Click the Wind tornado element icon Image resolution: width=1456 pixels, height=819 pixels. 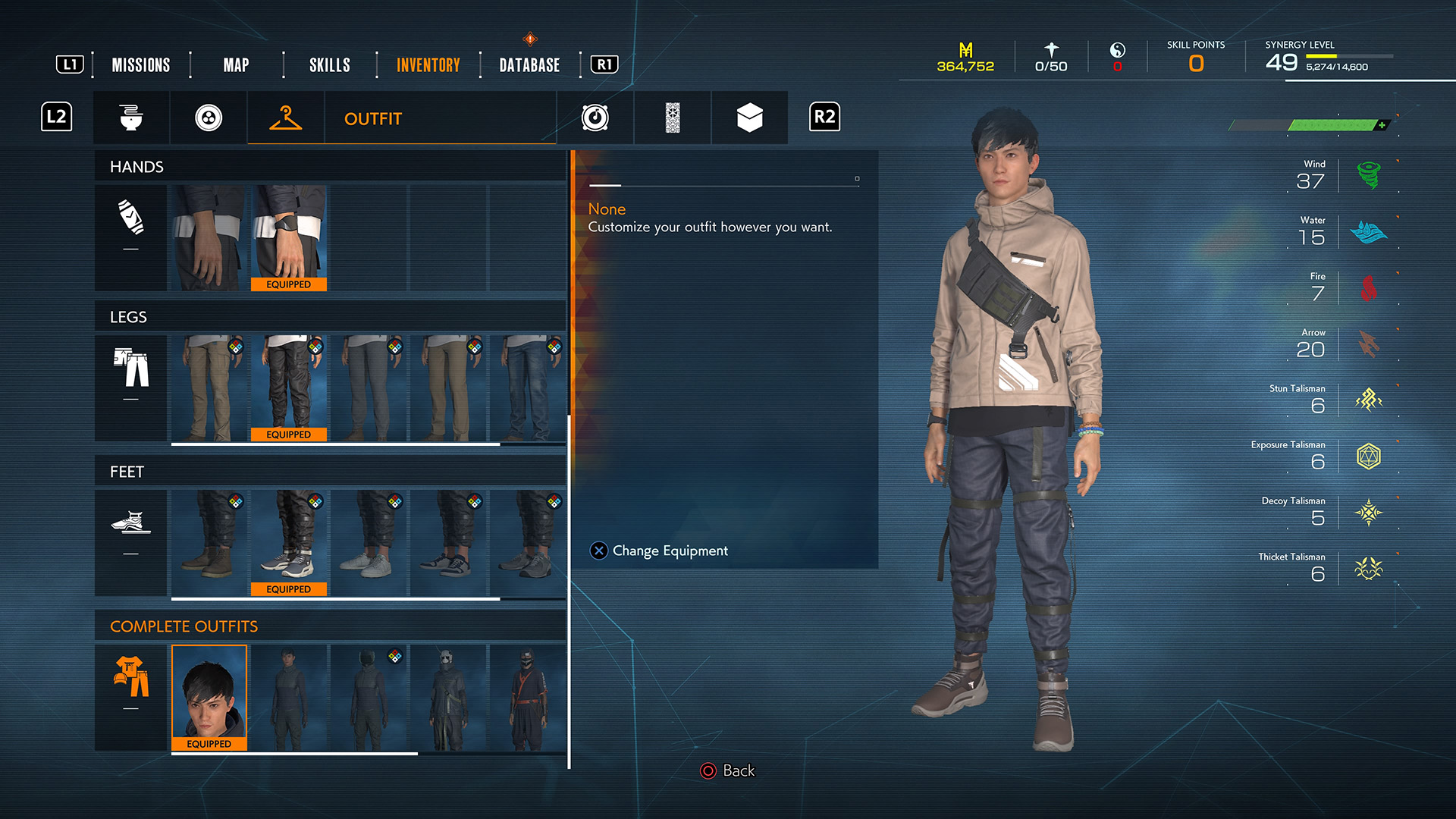1369,176
